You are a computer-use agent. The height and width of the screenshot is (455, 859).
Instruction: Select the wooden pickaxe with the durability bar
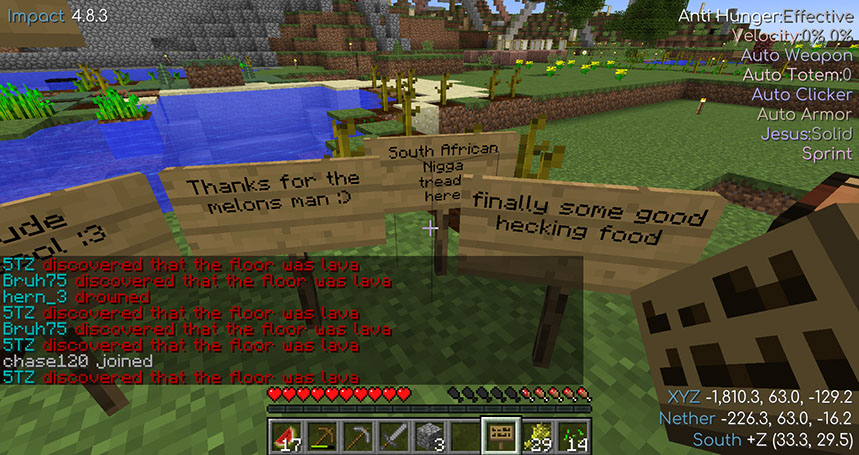[x=322, y=435]
